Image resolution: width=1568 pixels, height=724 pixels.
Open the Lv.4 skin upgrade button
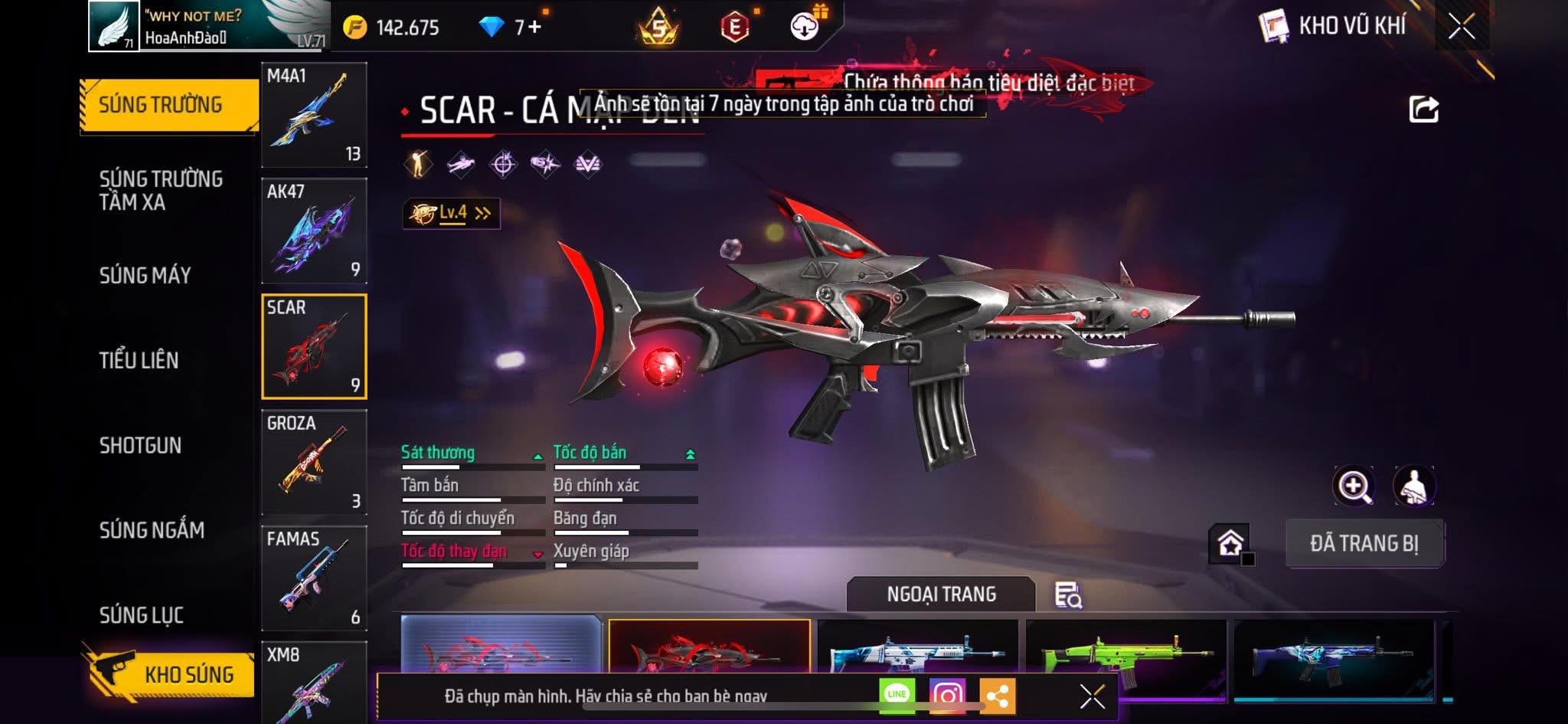click(452, 213)
